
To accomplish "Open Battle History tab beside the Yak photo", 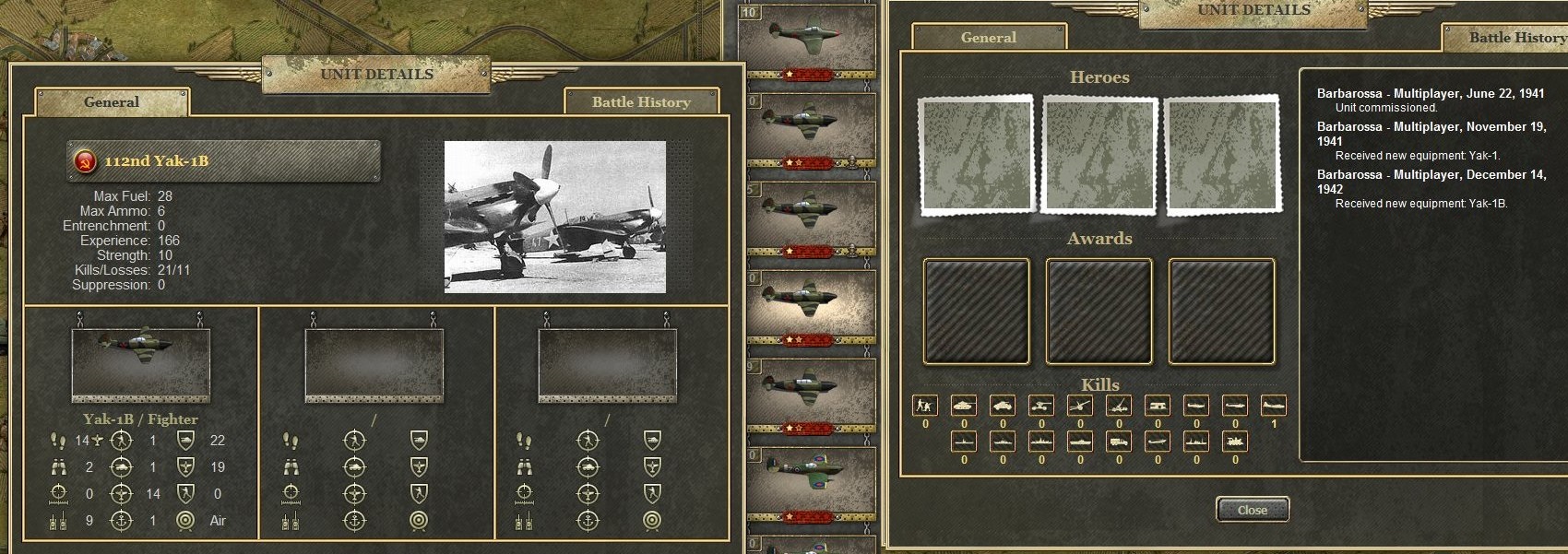I will click(641, 102).
